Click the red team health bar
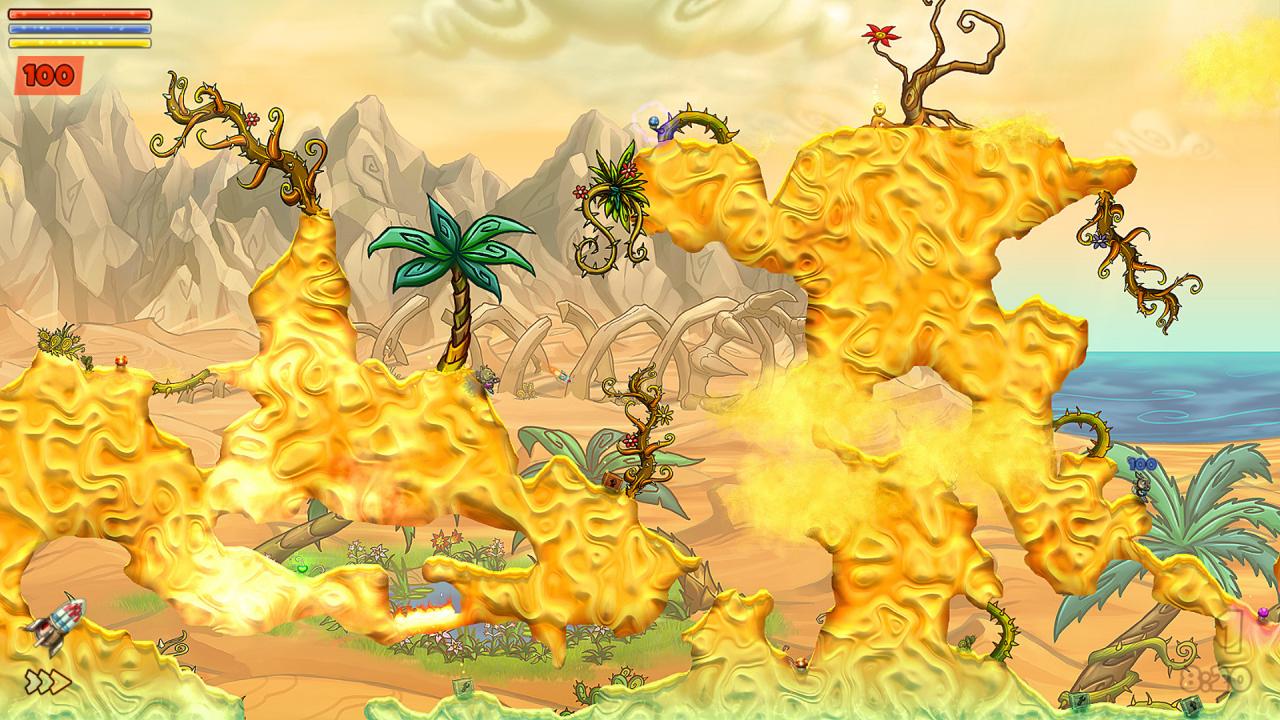The image size is (1280, 720). click(x=80, y=13)
